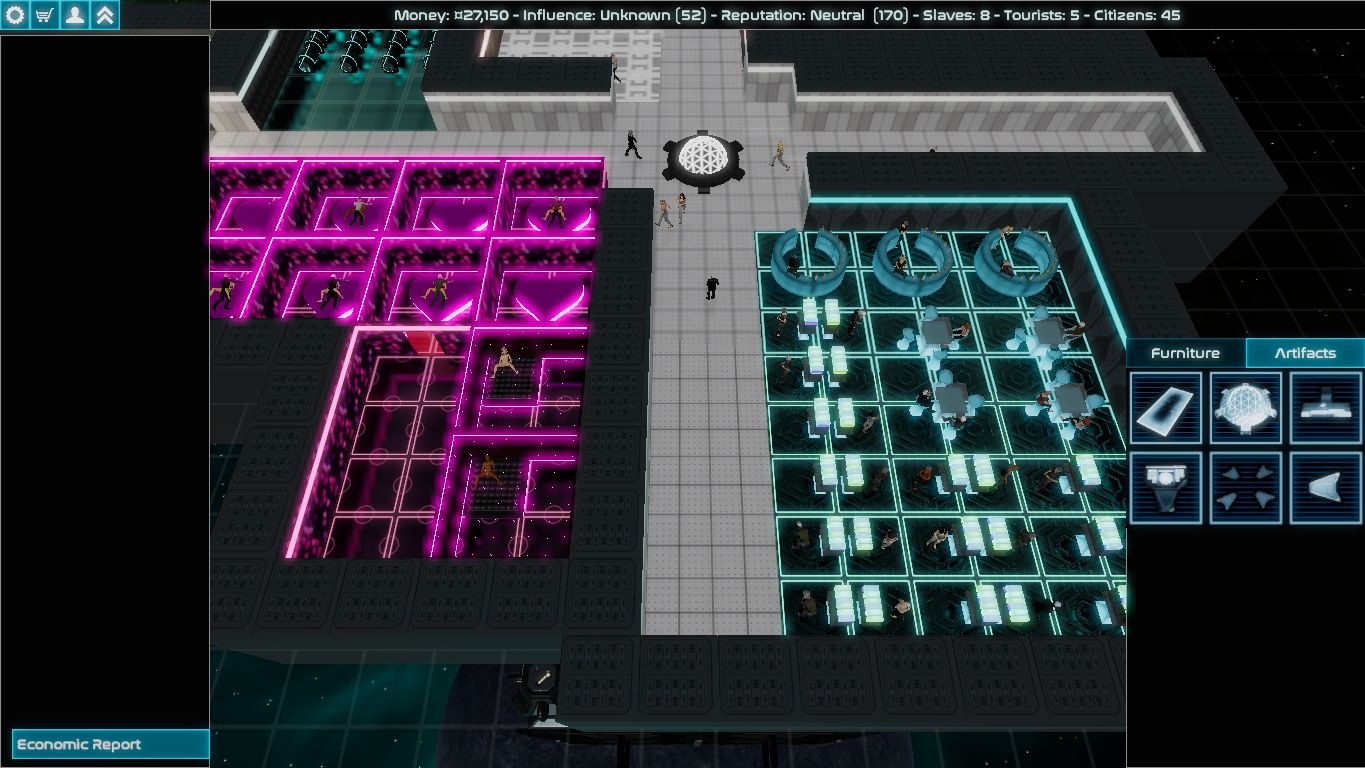Choose the flat rectangular panel artifact
The image size is (1365, 768).
click(x=1166, y=407)
